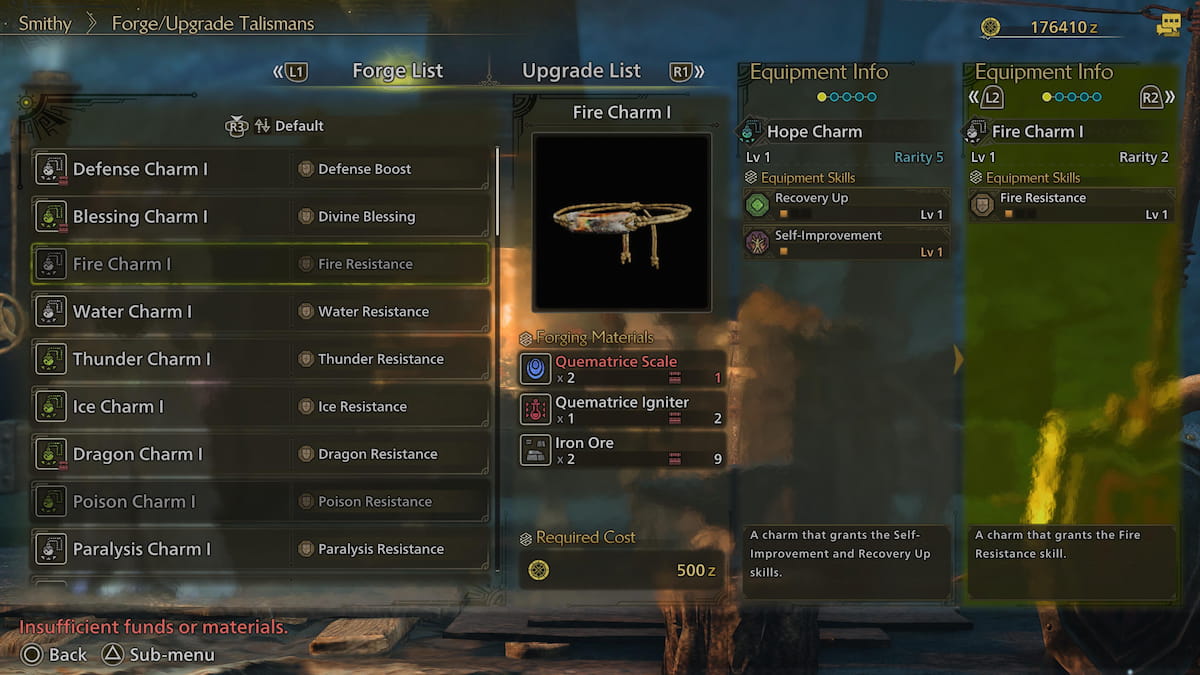Go to Smithy in the breadcrumb
This screenshot has width=1200, height=675.
45,24
